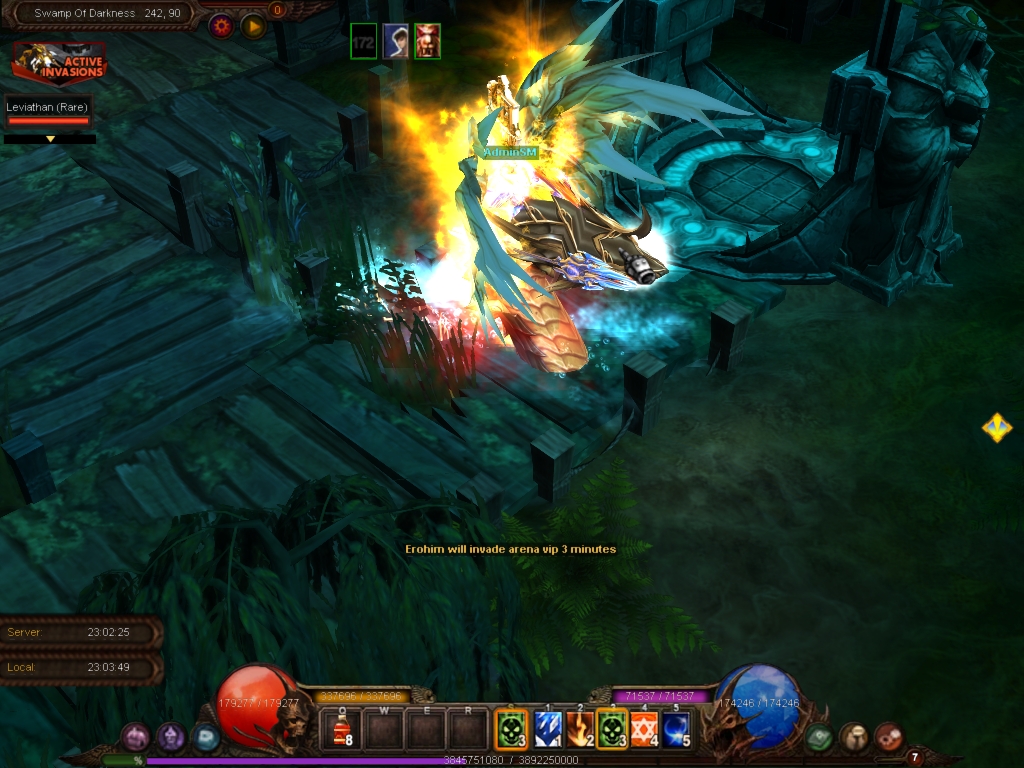
Task: Use the red potion in slot Q
Action: coord(341,730)
